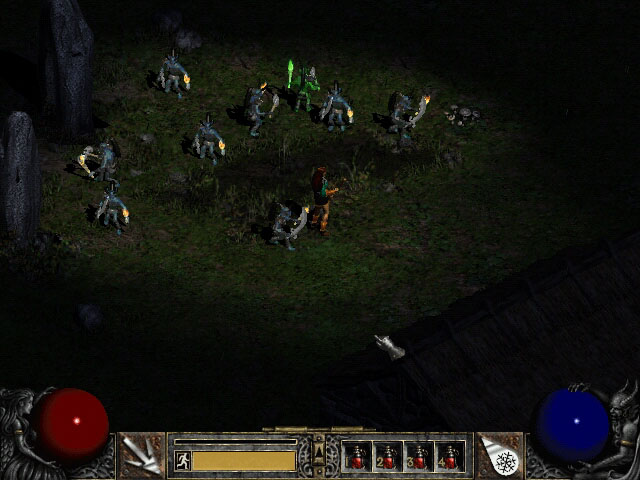Use the red potion in belt slot 2
640x480 pixels.
[x=388, y=457]
